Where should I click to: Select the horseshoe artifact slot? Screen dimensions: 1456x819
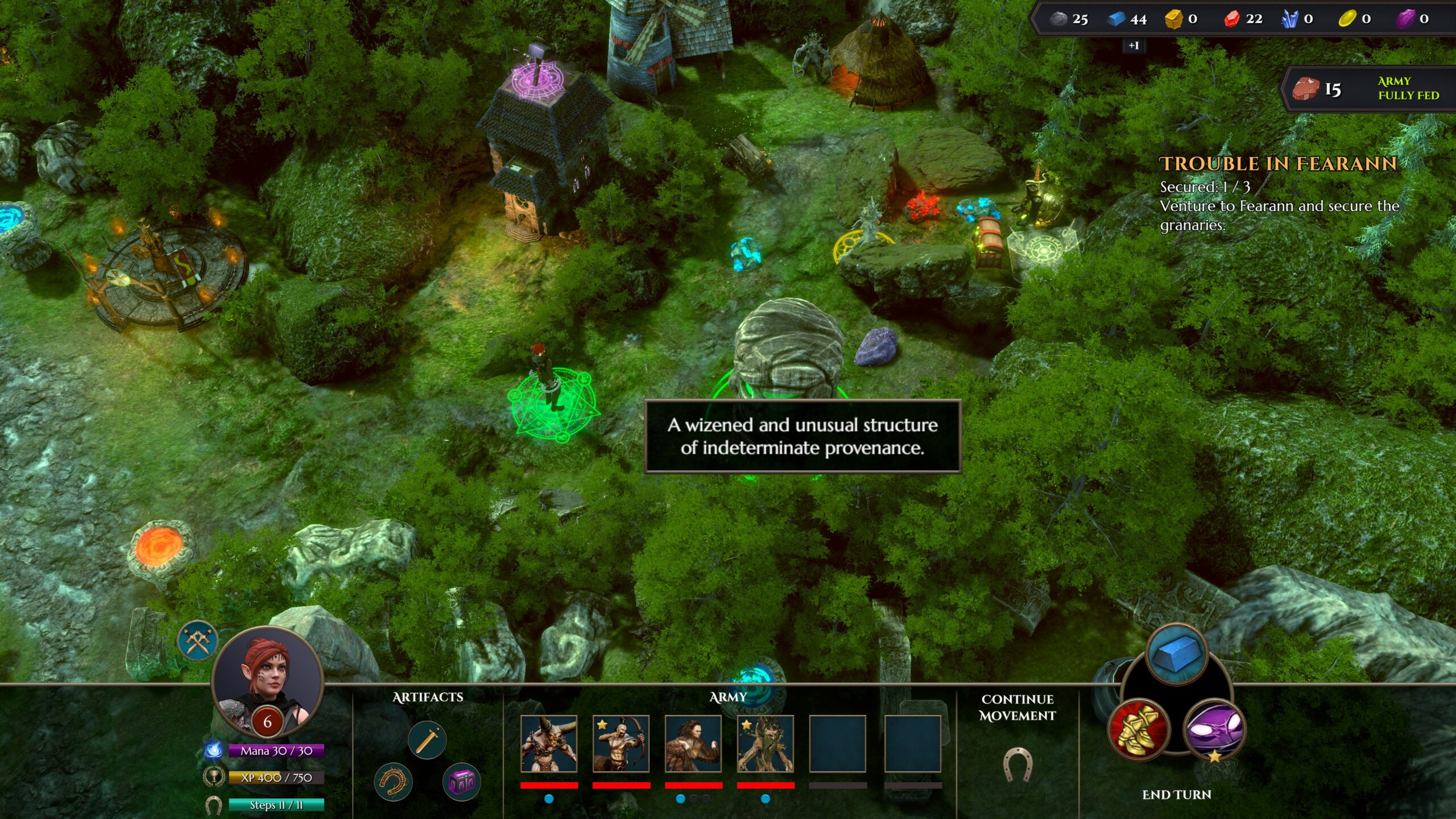(x=393, y=782)
